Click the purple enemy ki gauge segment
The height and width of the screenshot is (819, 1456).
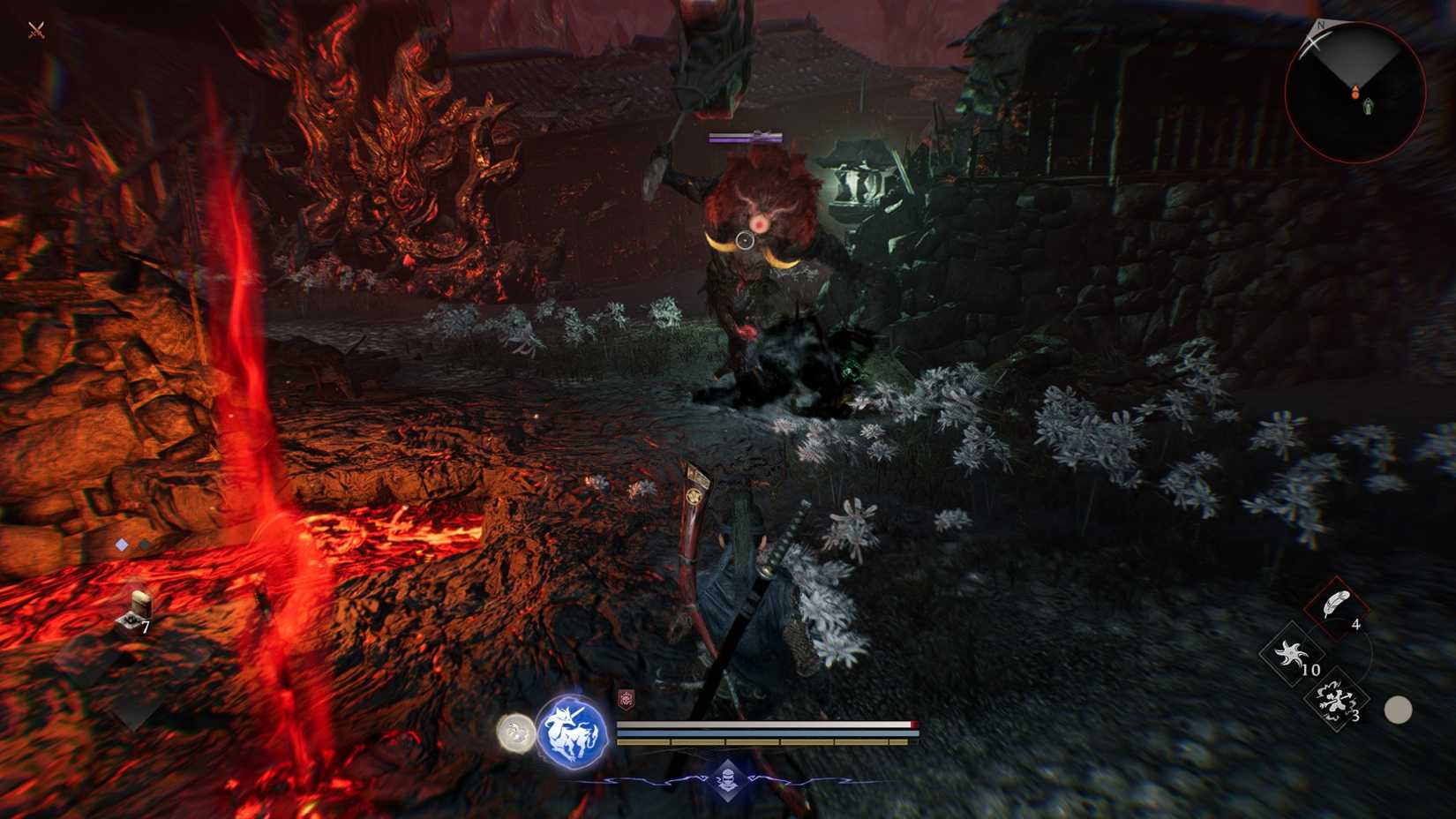[x=739, y=139]
